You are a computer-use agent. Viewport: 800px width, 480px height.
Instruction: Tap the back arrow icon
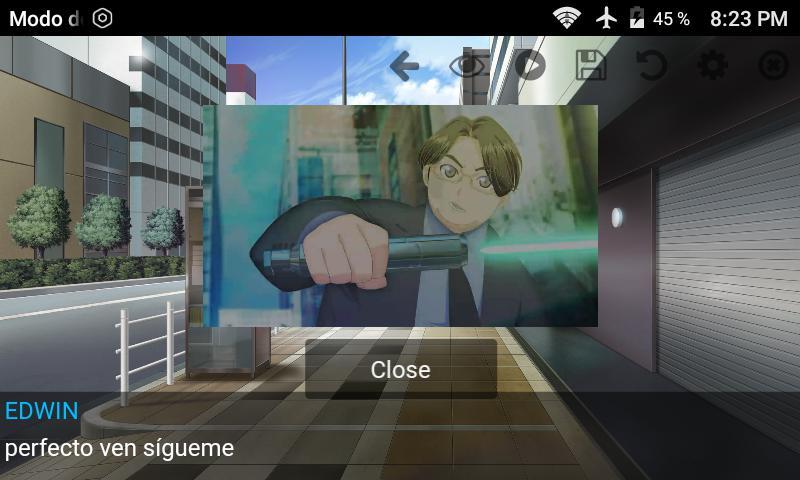[404, 66]
